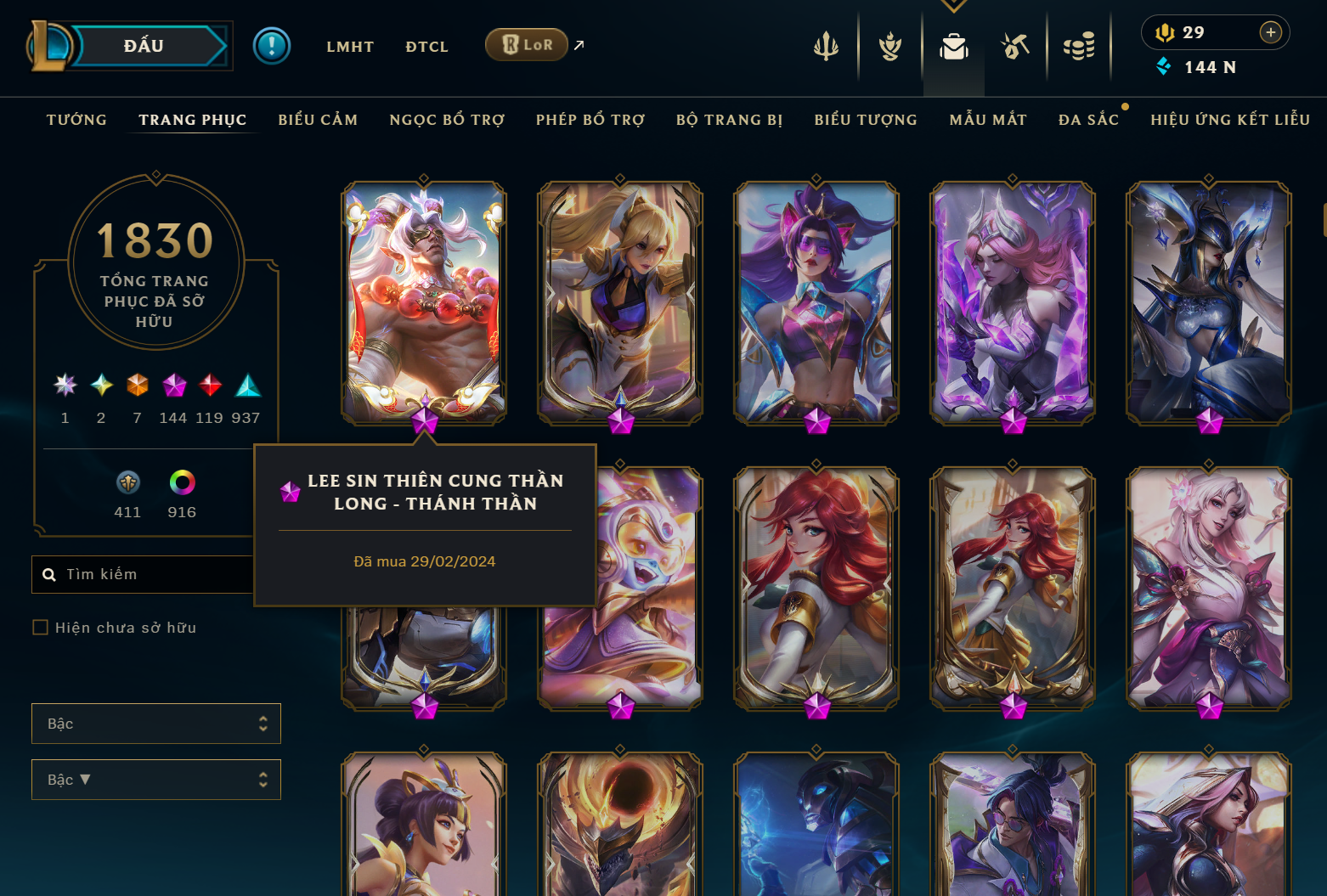Image resolution: width=1327 pixels, height=896 pixels.
Task: Enable the Hiện chưa sở hữu checkbox
Action: (x=40, y=627)
